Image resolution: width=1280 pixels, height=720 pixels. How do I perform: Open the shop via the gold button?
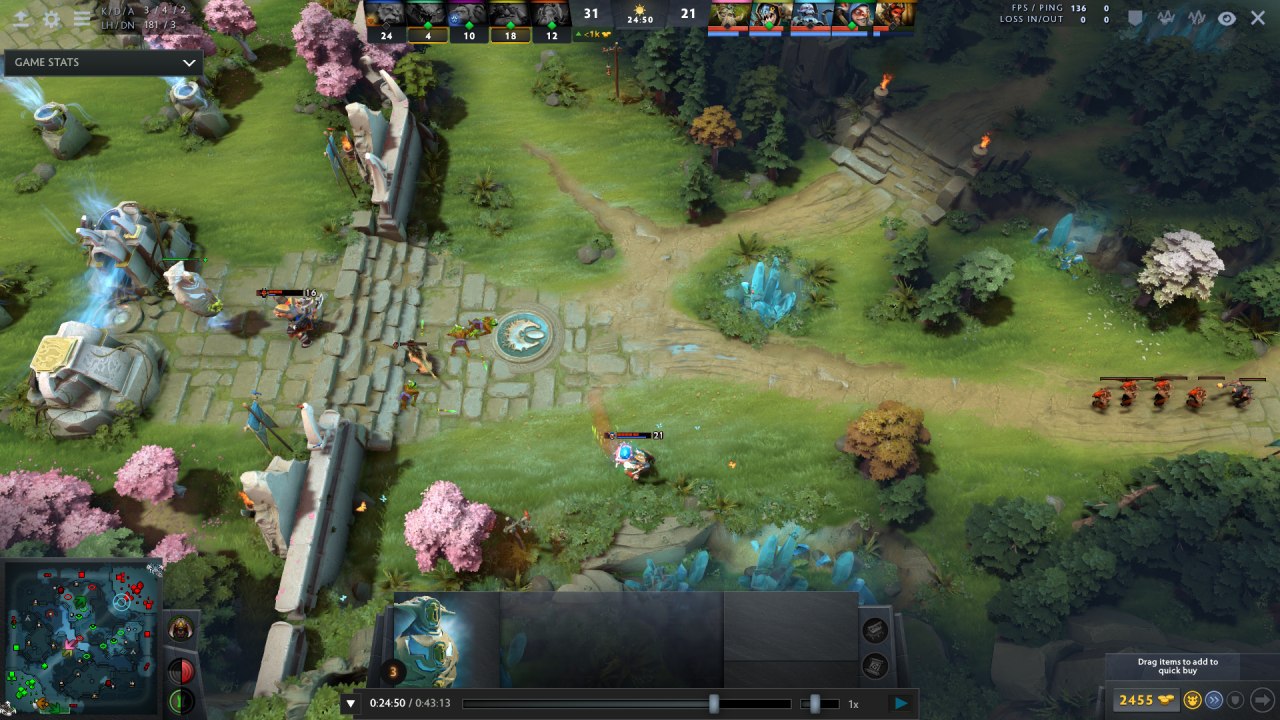click(1144, 700)
